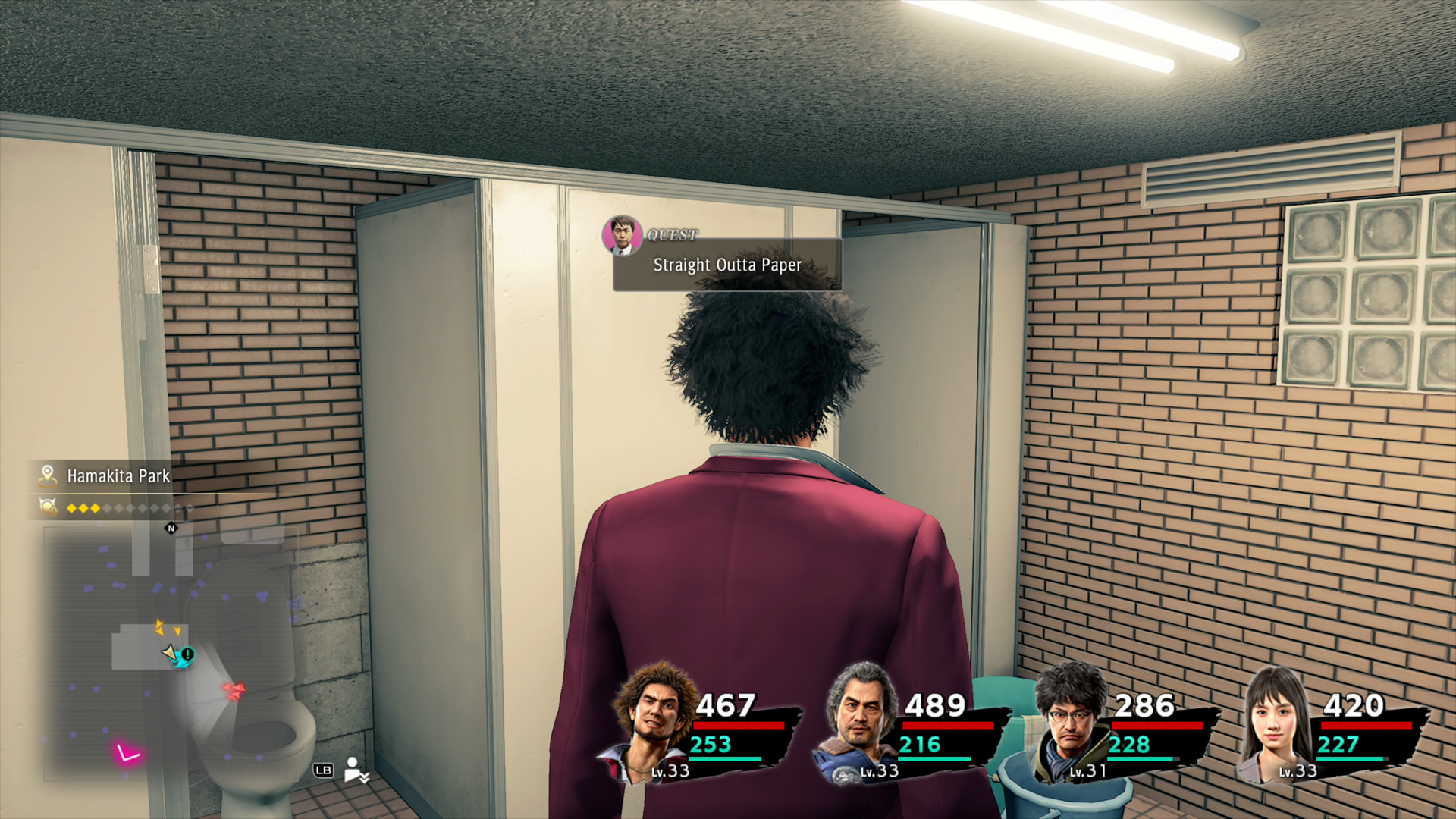Viewport: 1456px width, 819px height.
Task: Select the location pin icon beside Hamakita Park
Action: coord(48,474)
